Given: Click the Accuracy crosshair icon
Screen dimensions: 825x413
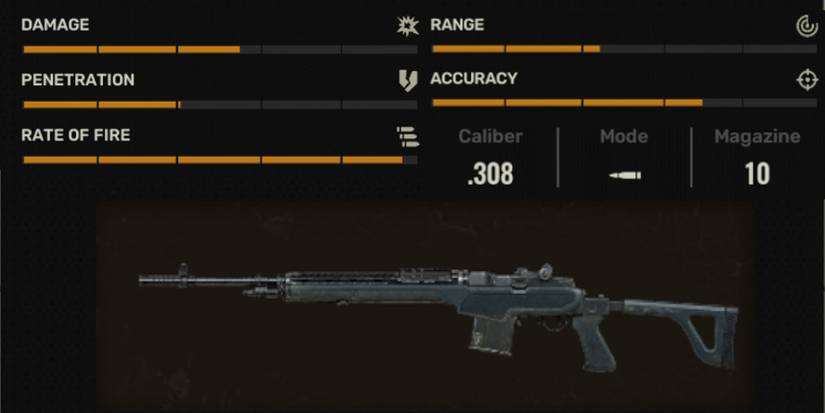Looking at the screenshot, I should (x=807, y=80).
